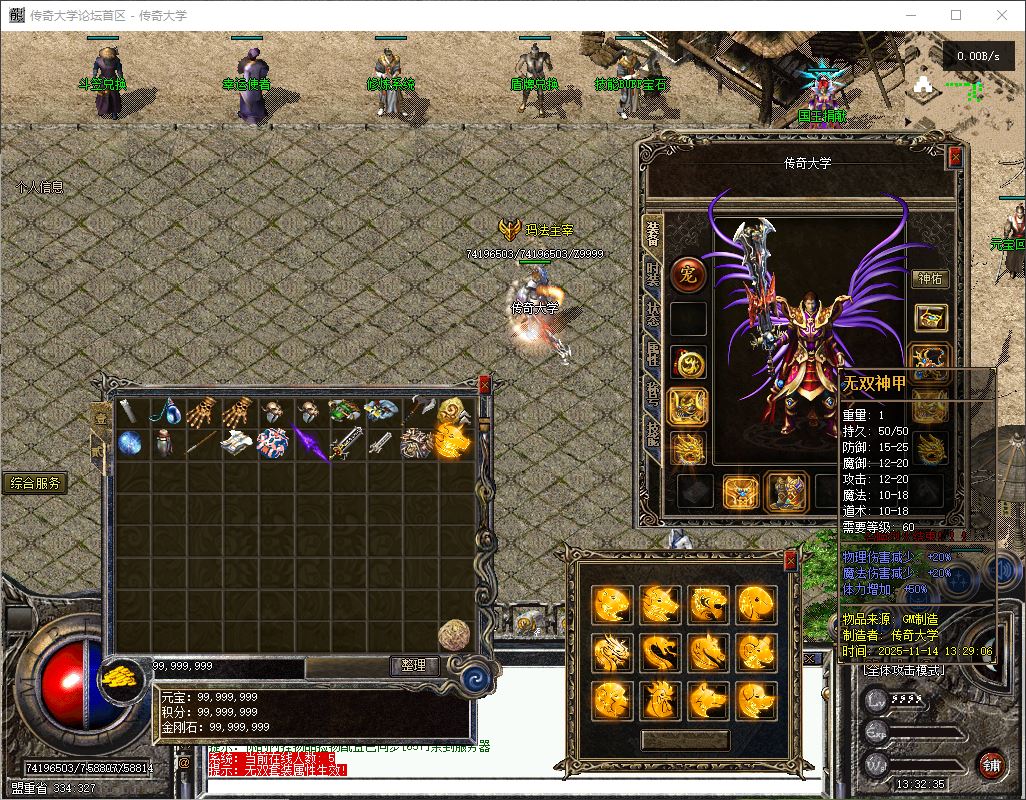
Task: Select the blue orb item in the bag
Action: tap(130, 443)
